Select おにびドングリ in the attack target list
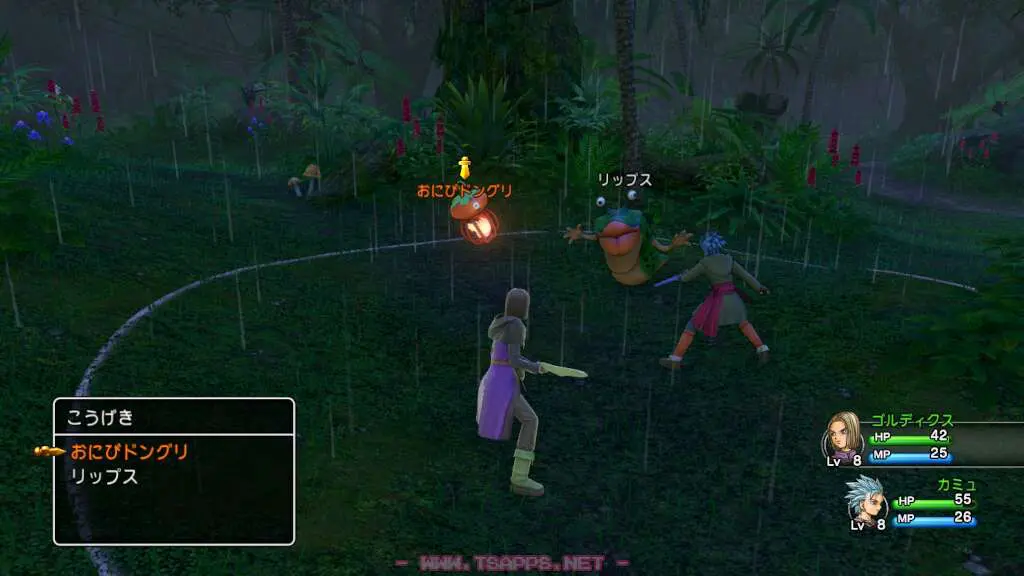This screenshot has width=1024, height=576. (130, 452)
